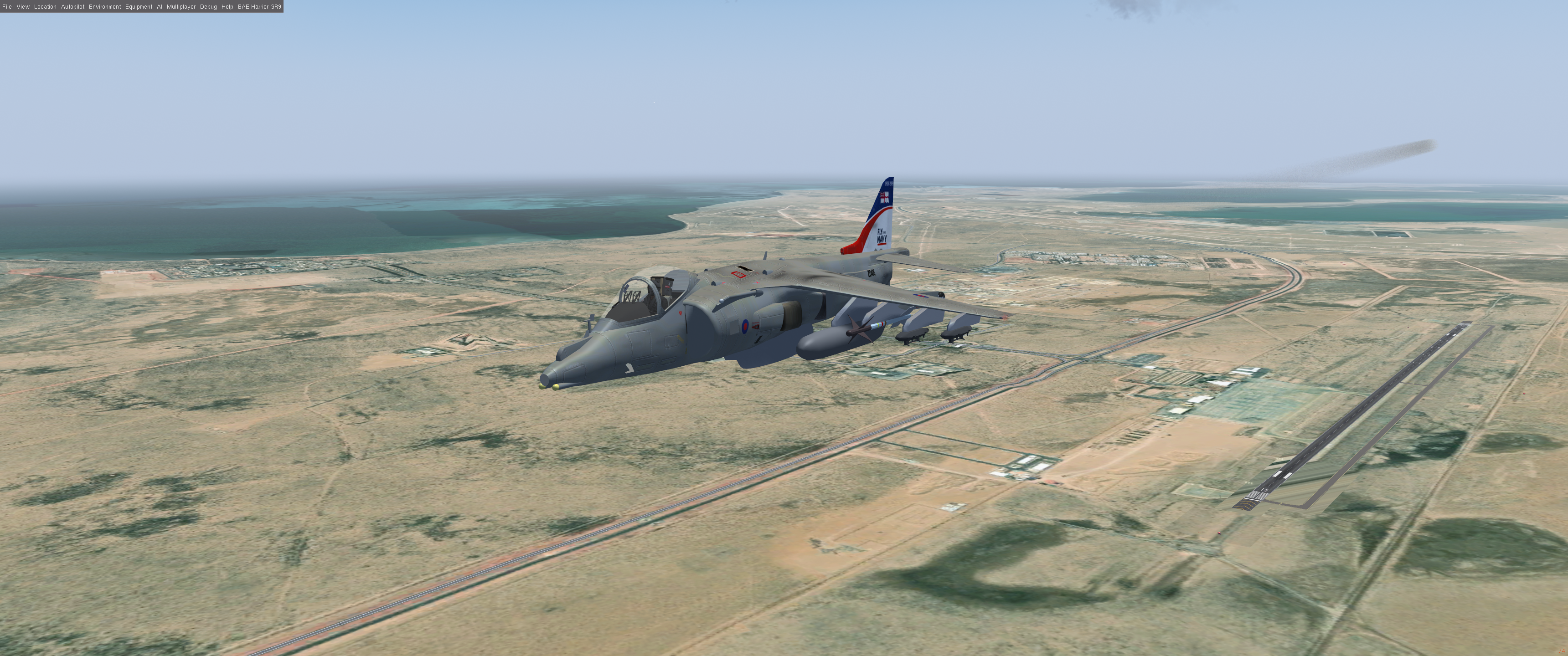This screenshot has width=1568, height=656.
Task: Open the Multiplayer menu
Action: 181,7
